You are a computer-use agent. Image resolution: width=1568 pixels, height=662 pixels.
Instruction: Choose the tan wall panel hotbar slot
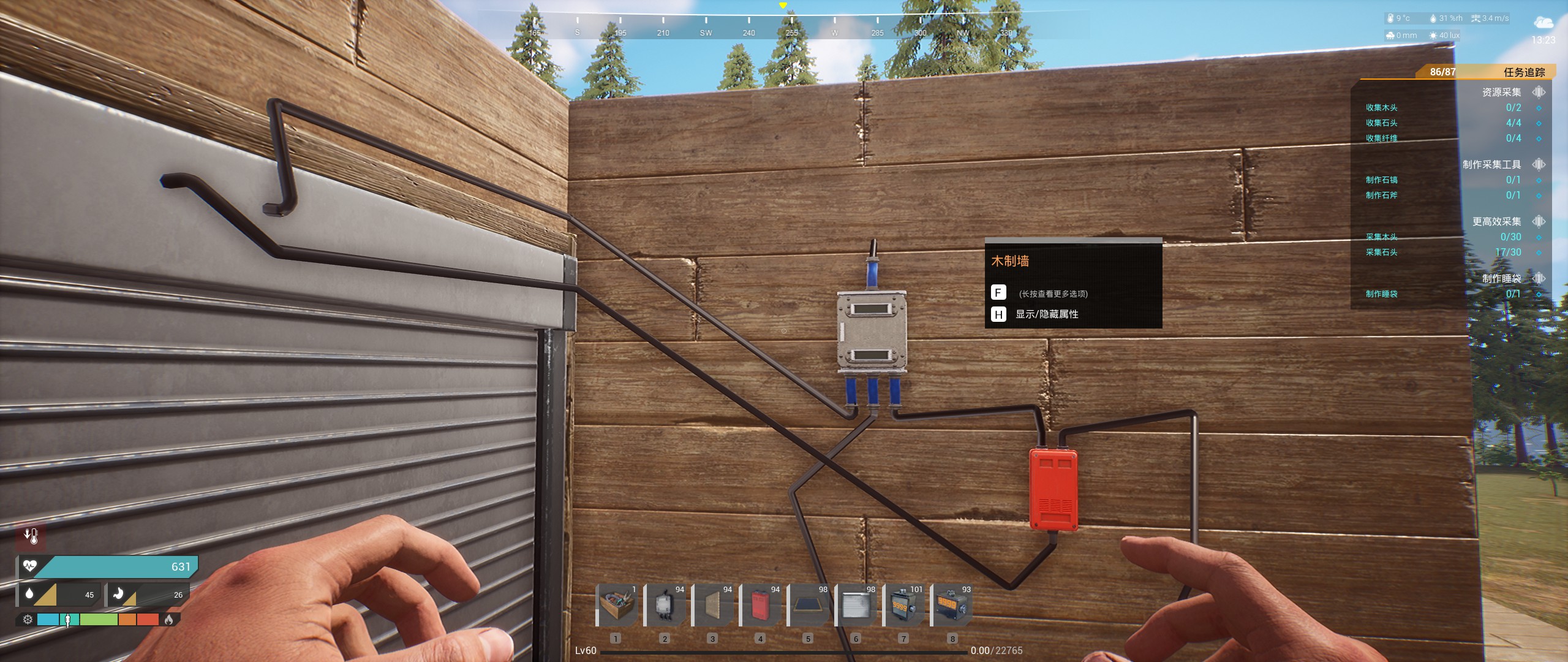tap(712, 605)
